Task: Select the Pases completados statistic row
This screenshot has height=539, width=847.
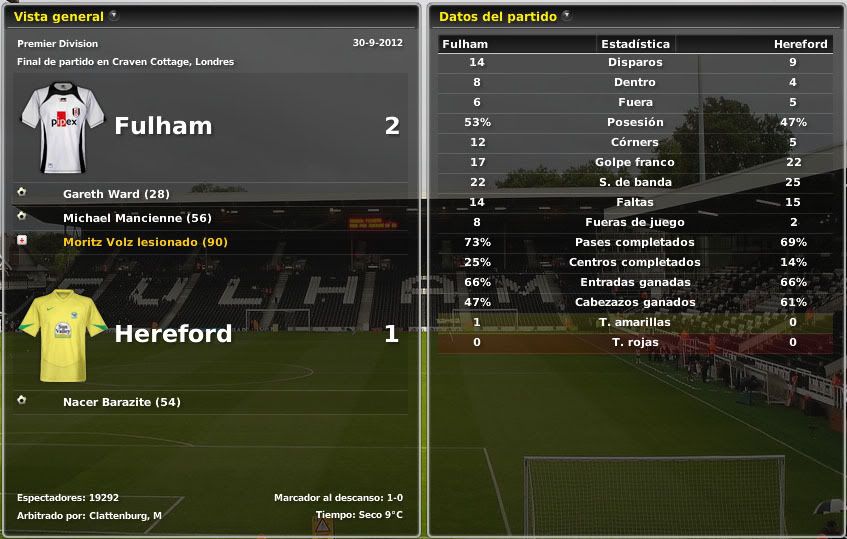Action: 635,242
